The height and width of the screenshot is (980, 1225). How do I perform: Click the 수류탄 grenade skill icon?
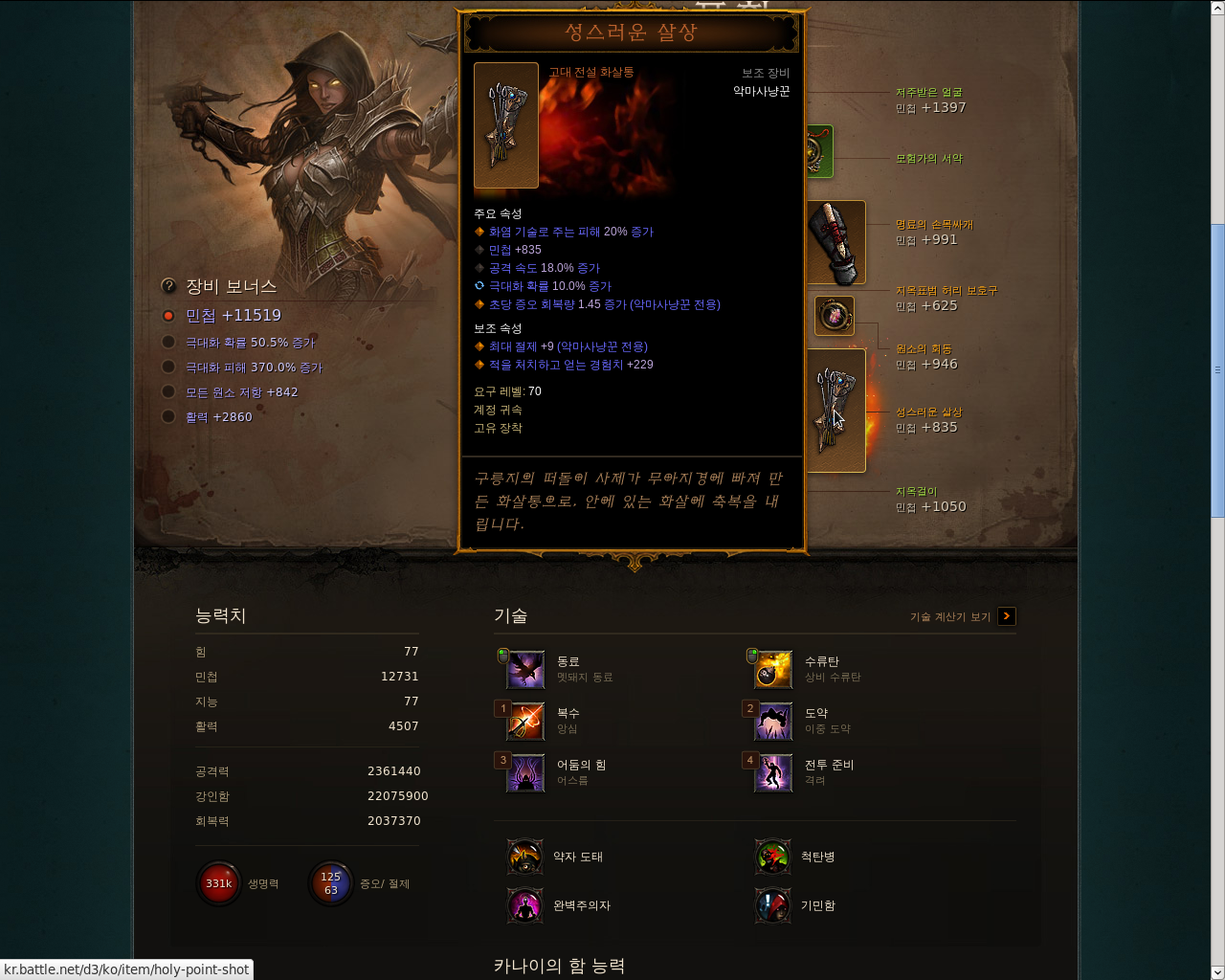(772, 669)
